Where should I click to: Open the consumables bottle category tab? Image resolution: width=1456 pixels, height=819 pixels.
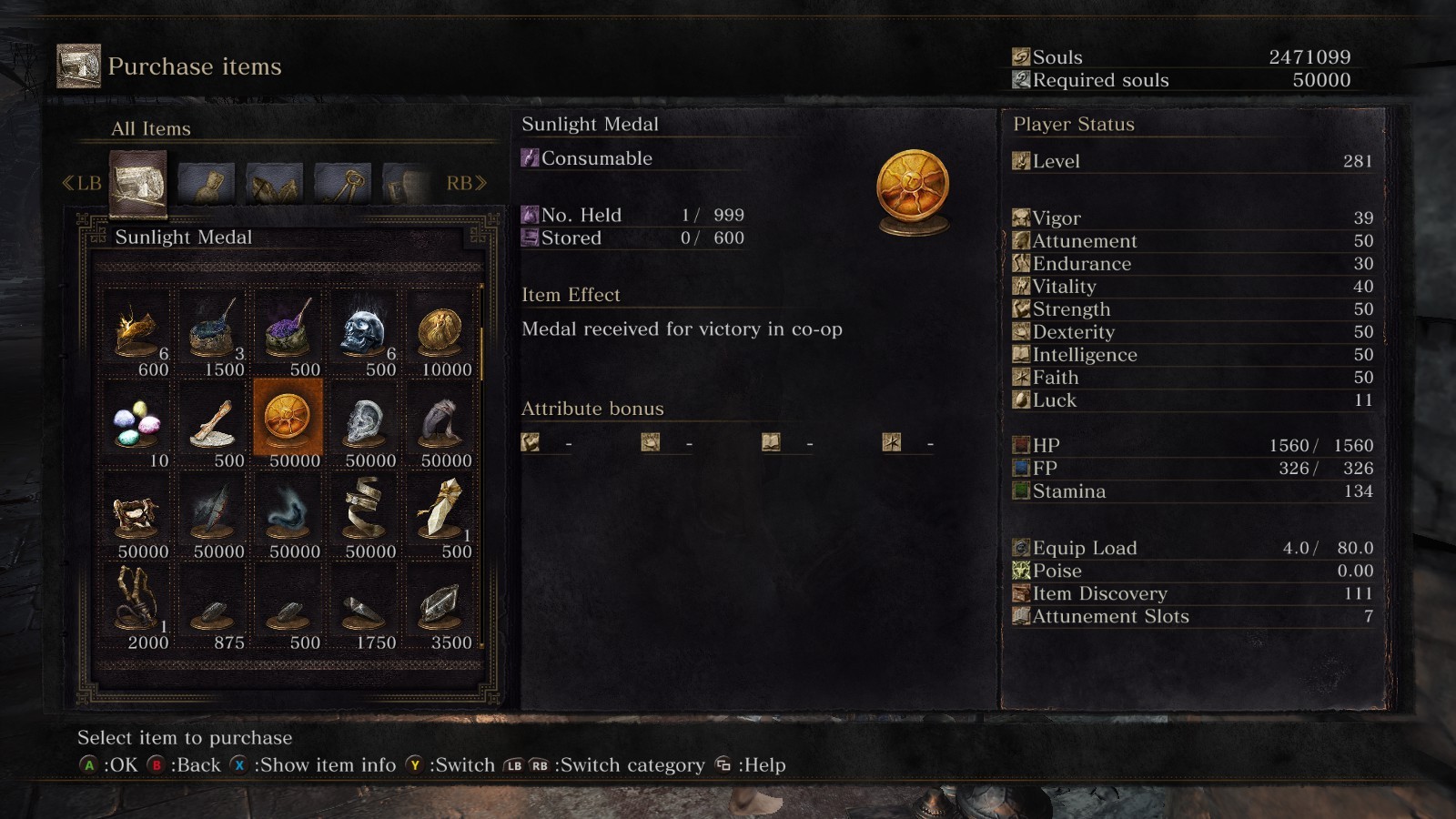tap(207, 184)
